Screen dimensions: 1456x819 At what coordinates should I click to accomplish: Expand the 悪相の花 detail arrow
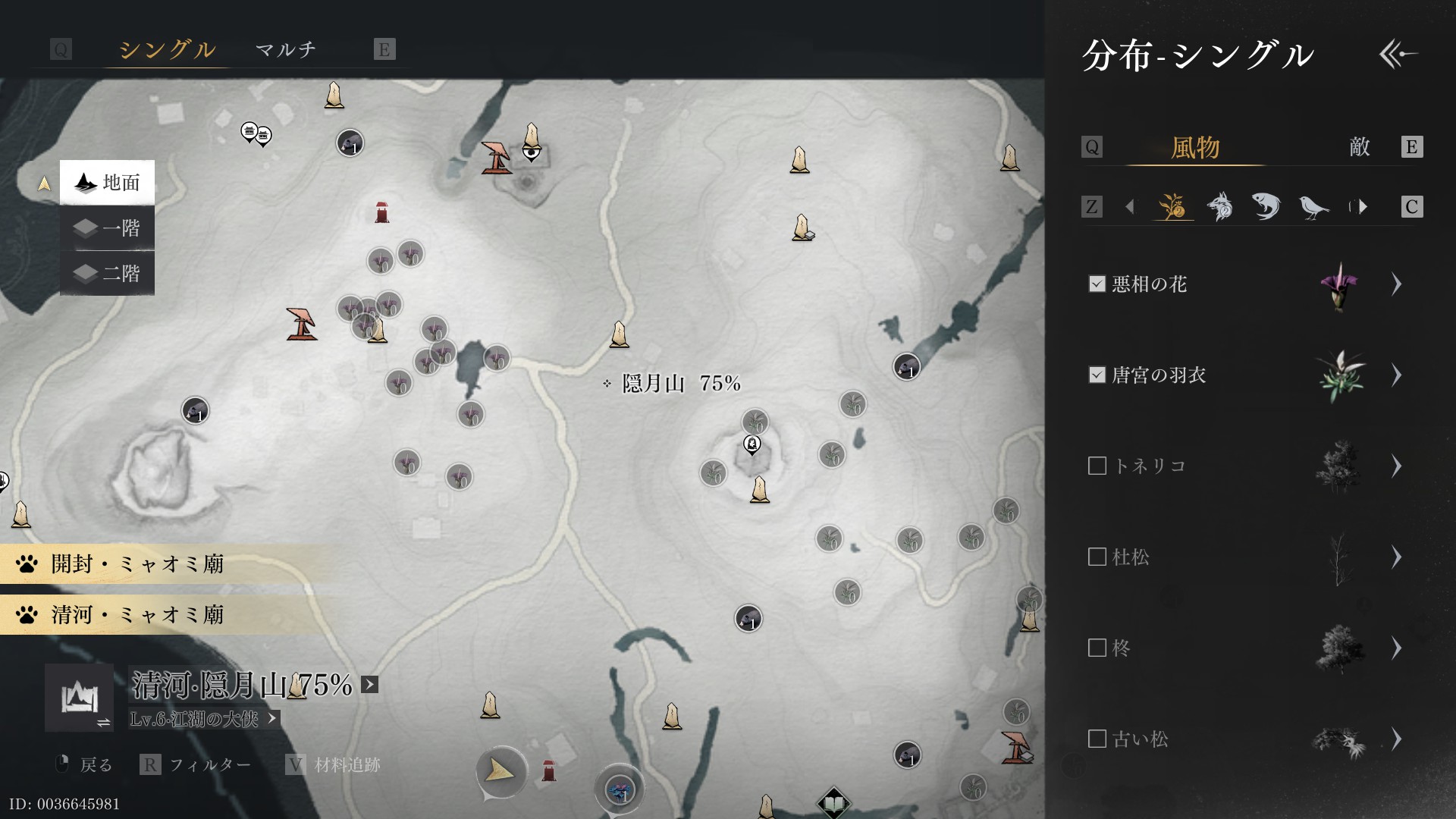point(1396,284)
